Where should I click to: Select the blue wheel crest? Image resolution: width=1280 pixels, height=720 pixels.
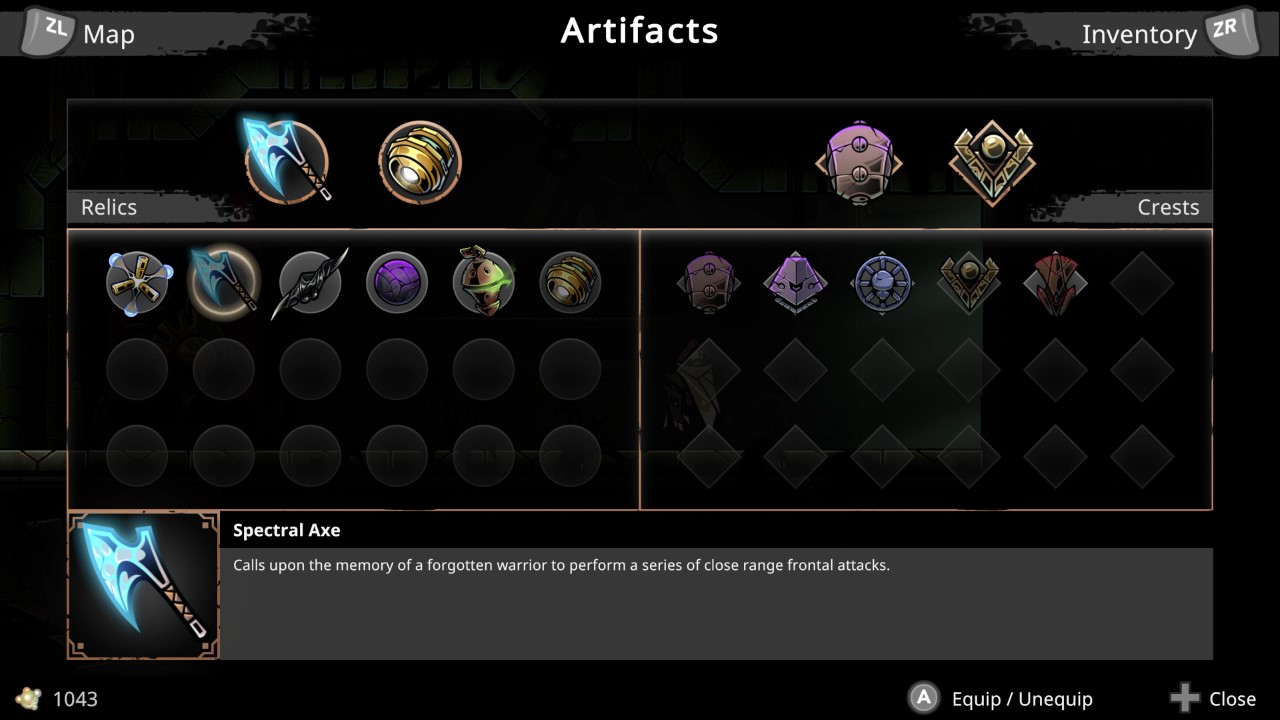[882, 282]
